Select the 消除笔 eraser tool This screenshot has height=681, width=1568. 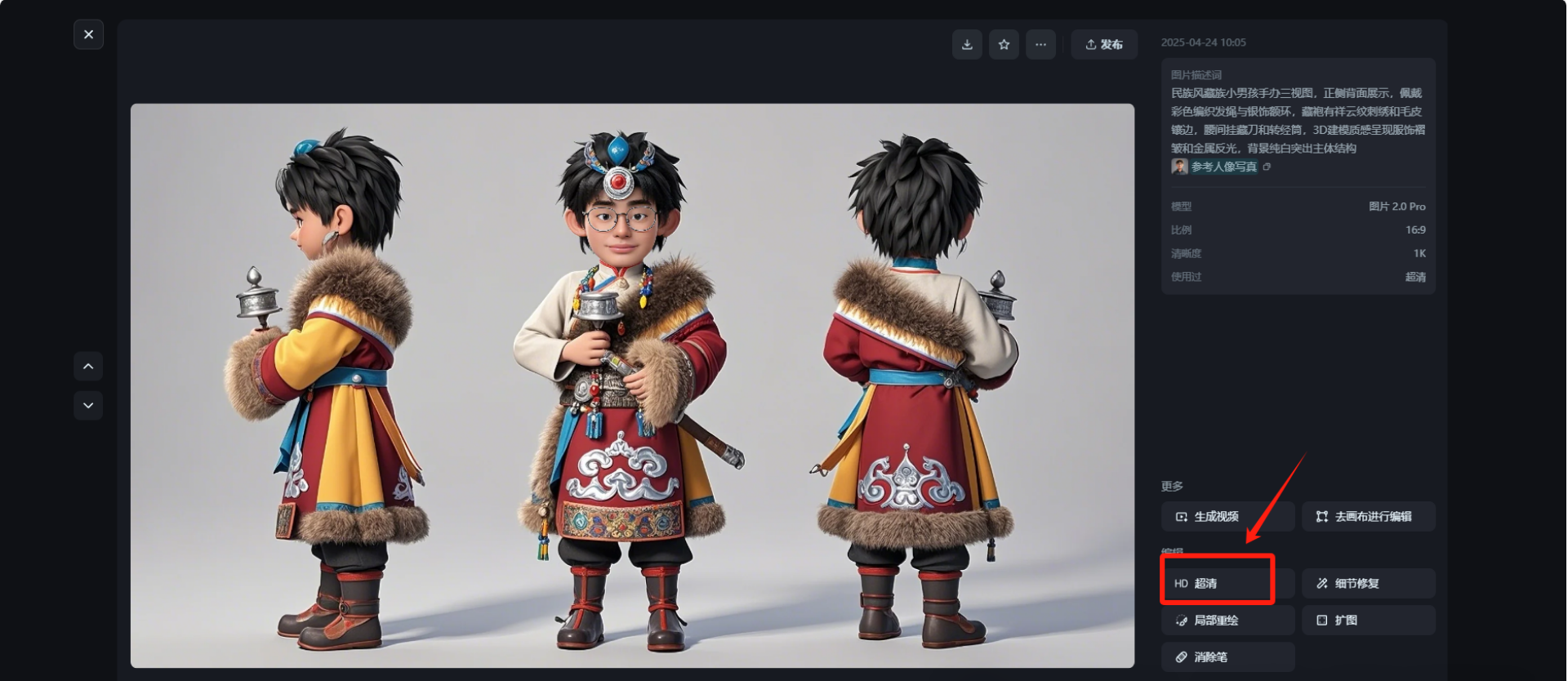pos(1227,657)
